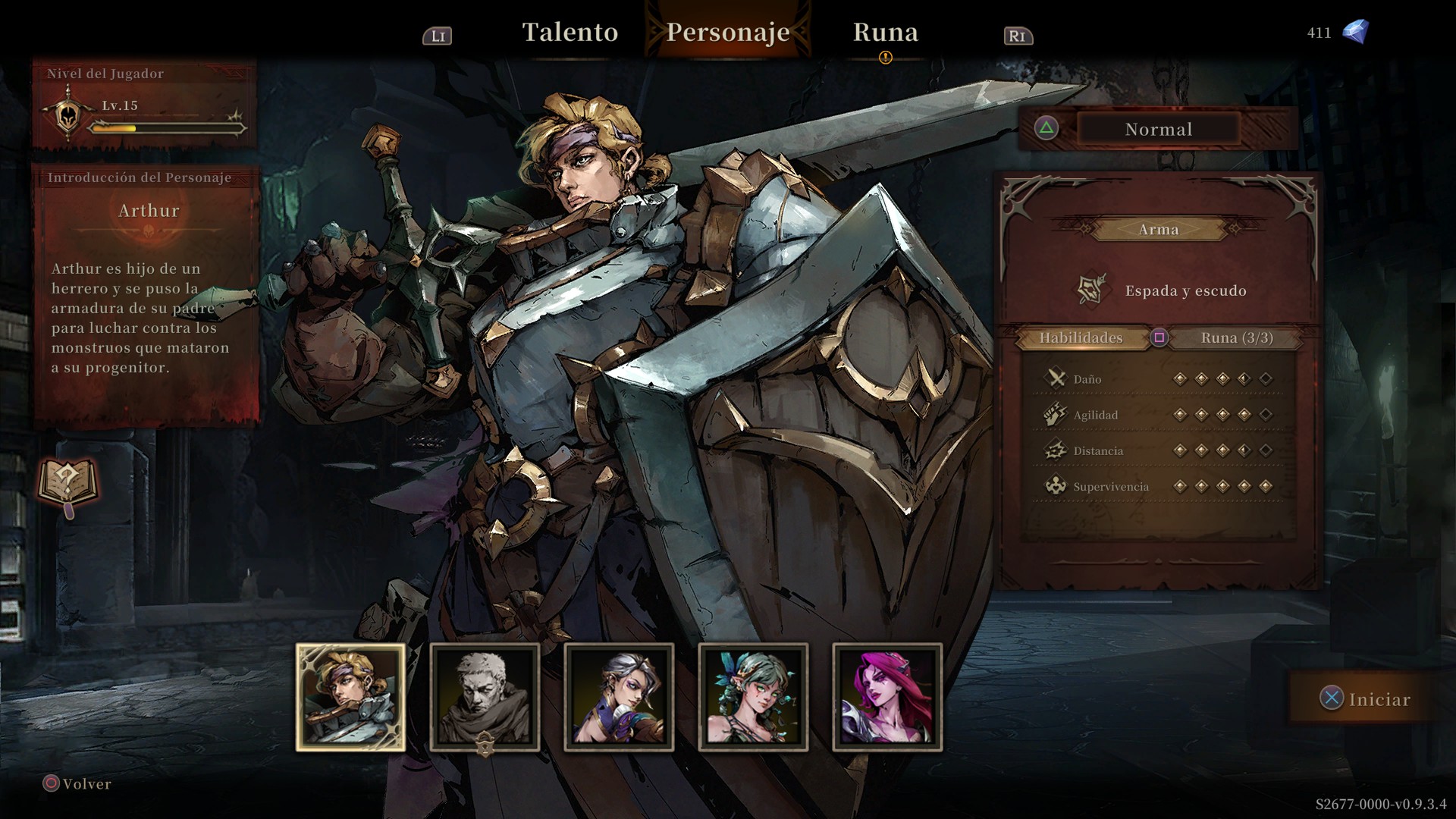The height and width of the screenshot is (819, 1456).
Task: Select Arthur's blond knight portrait
Action: click(x=350, y=698)
